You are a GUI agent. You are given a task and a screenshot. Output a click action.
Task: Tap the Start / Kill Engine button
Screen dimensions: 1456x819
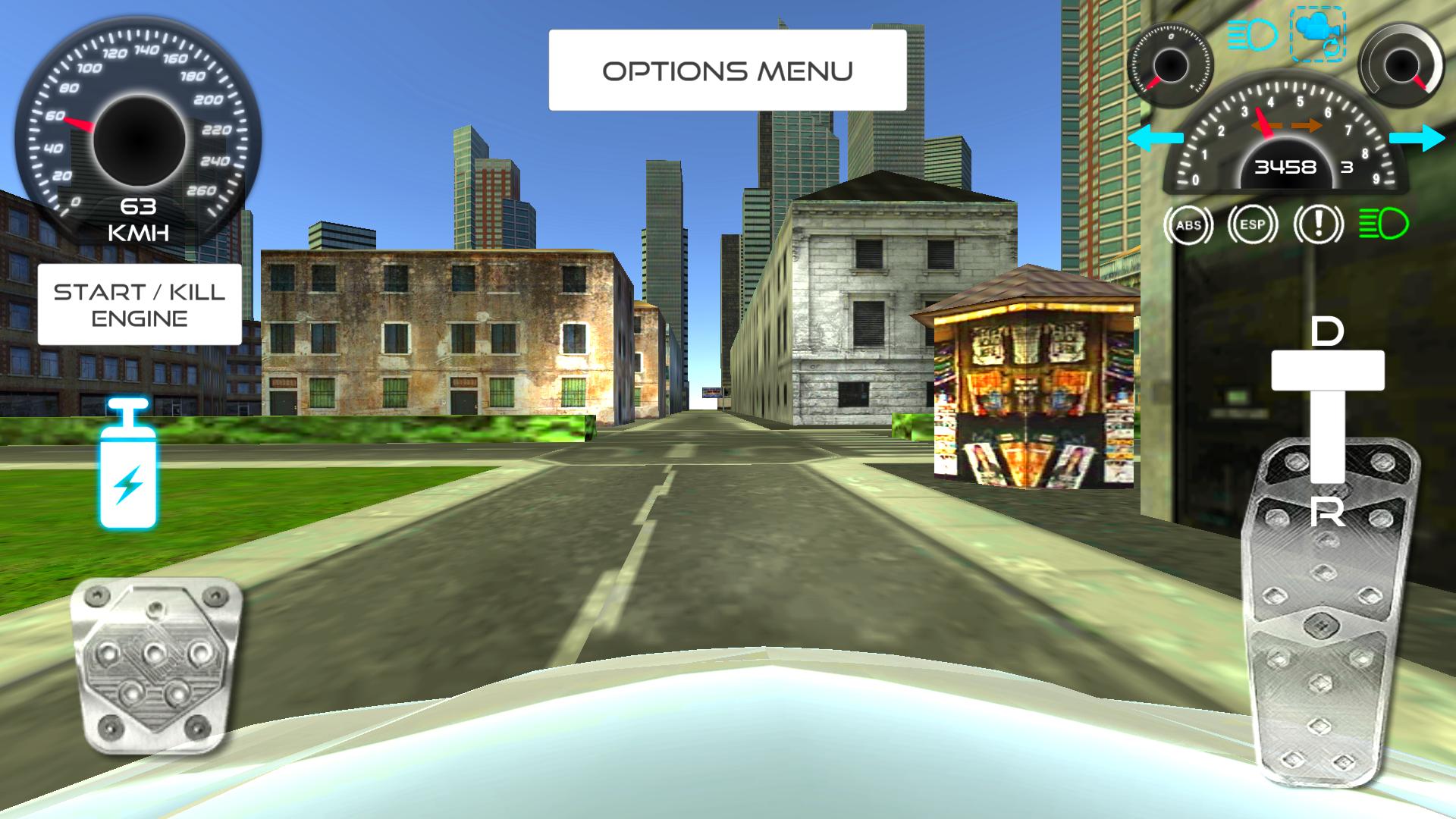[140, 305]
